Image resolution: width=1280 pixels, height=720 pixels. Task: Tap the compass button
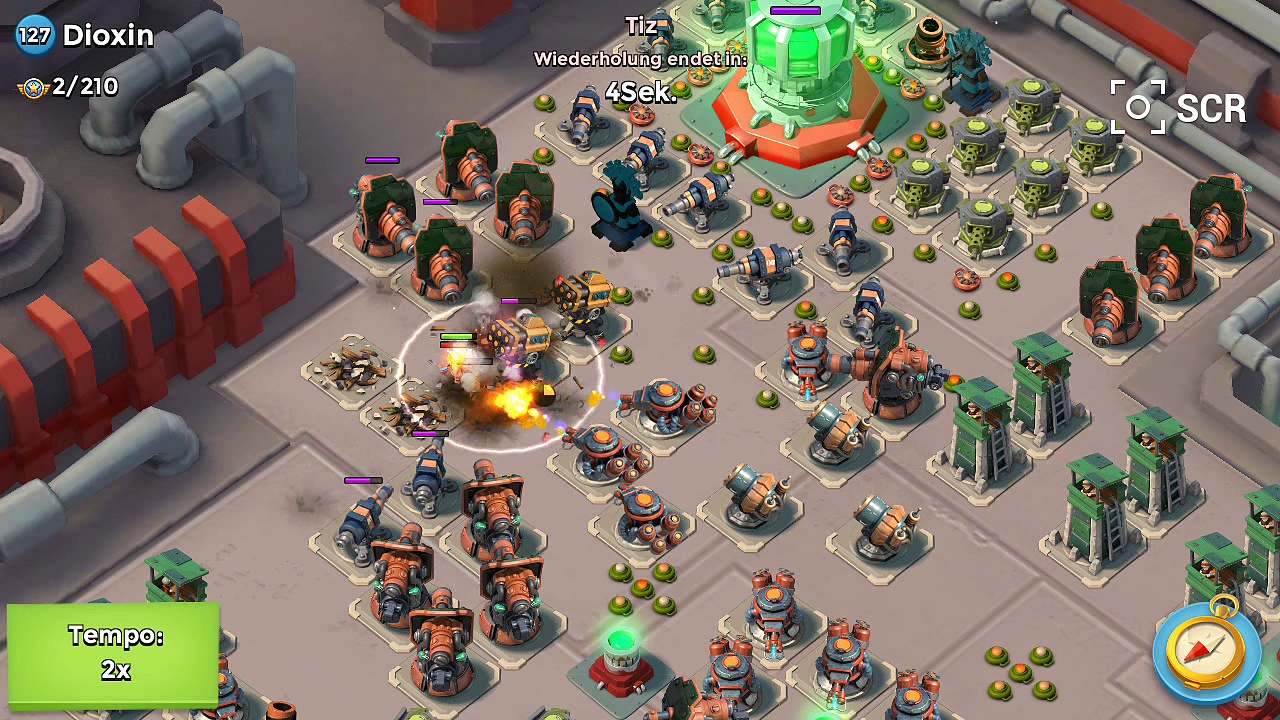point(1206,652)
